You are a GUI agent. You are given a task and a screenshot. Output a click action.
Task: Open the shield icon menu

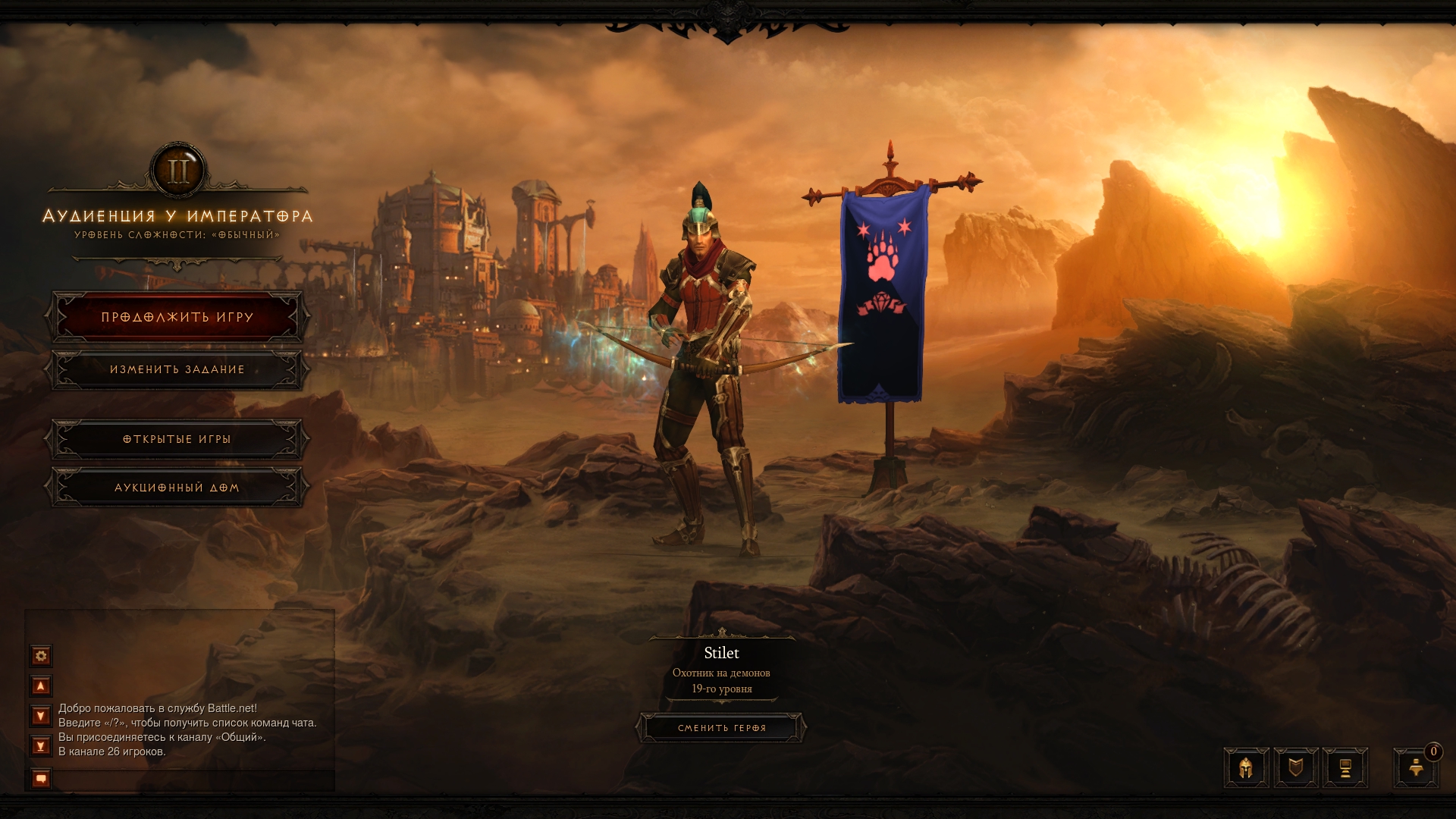1296,768
